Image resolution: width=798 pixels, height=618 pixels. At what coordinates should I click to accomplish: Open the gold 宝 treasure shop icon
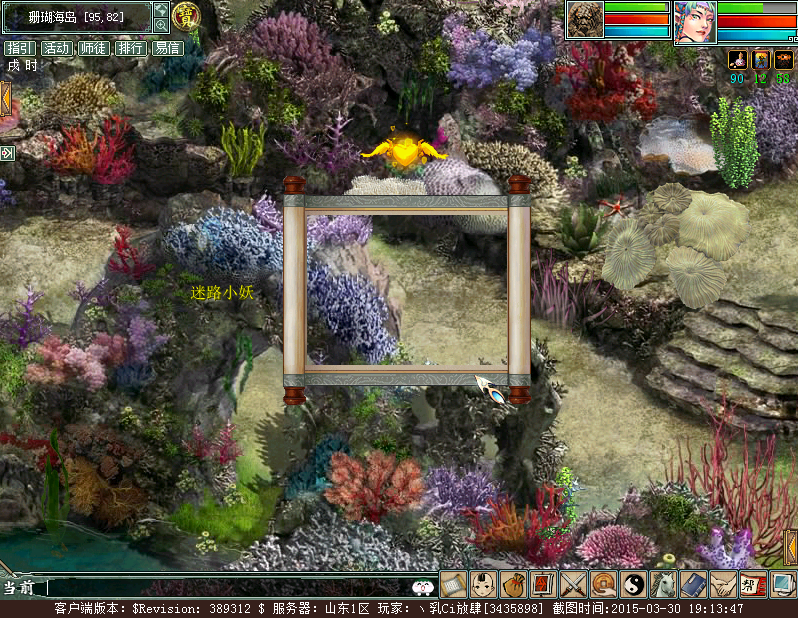click(x=186, y=16)
